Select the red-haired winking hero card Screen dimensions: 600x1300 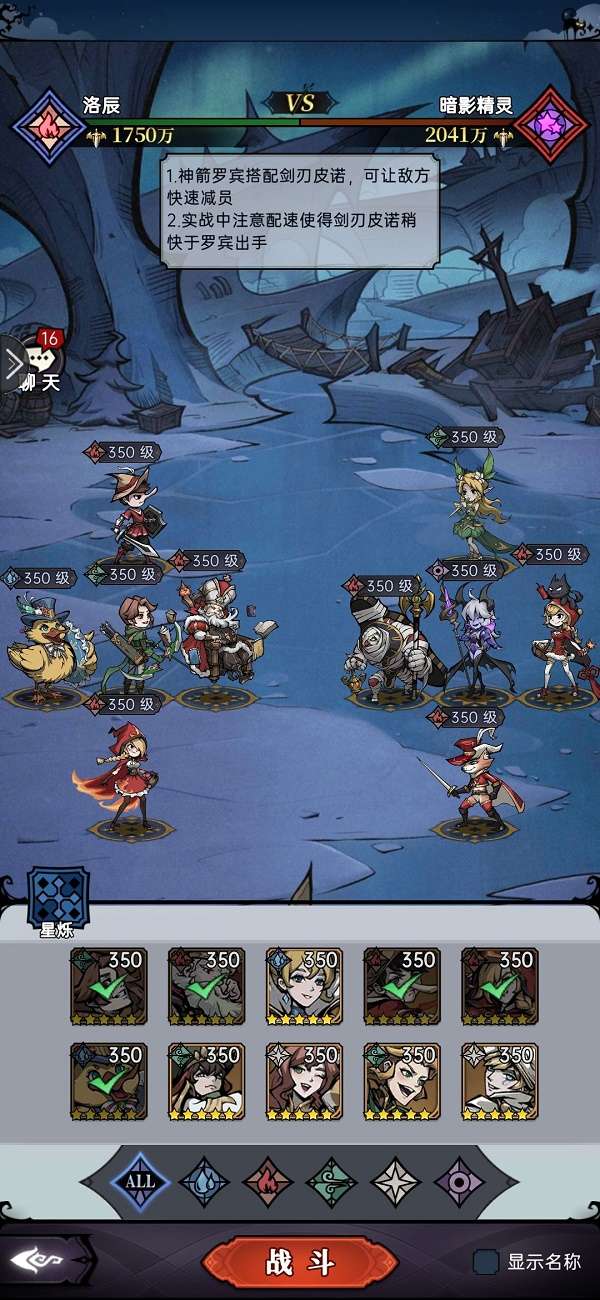304,1081
